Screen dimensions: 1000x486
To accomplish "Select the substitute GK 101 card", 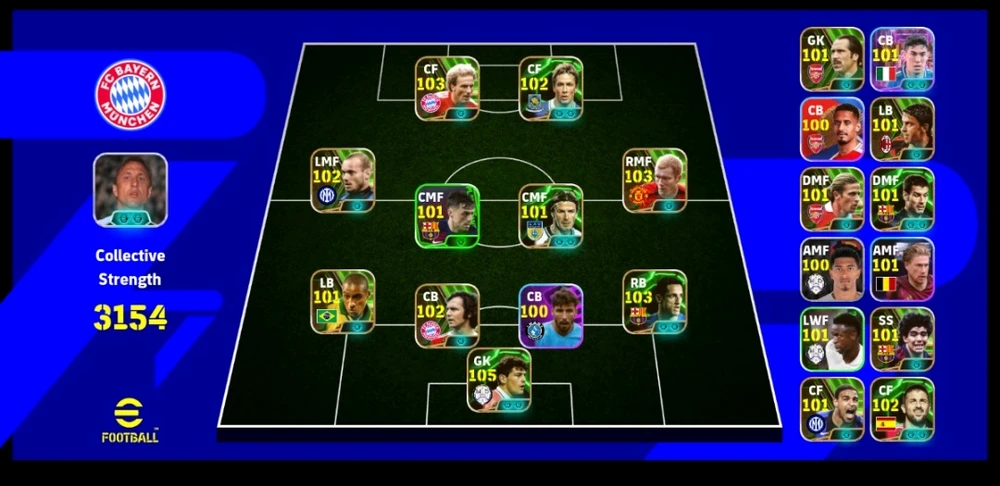I will tap(832, 60).
